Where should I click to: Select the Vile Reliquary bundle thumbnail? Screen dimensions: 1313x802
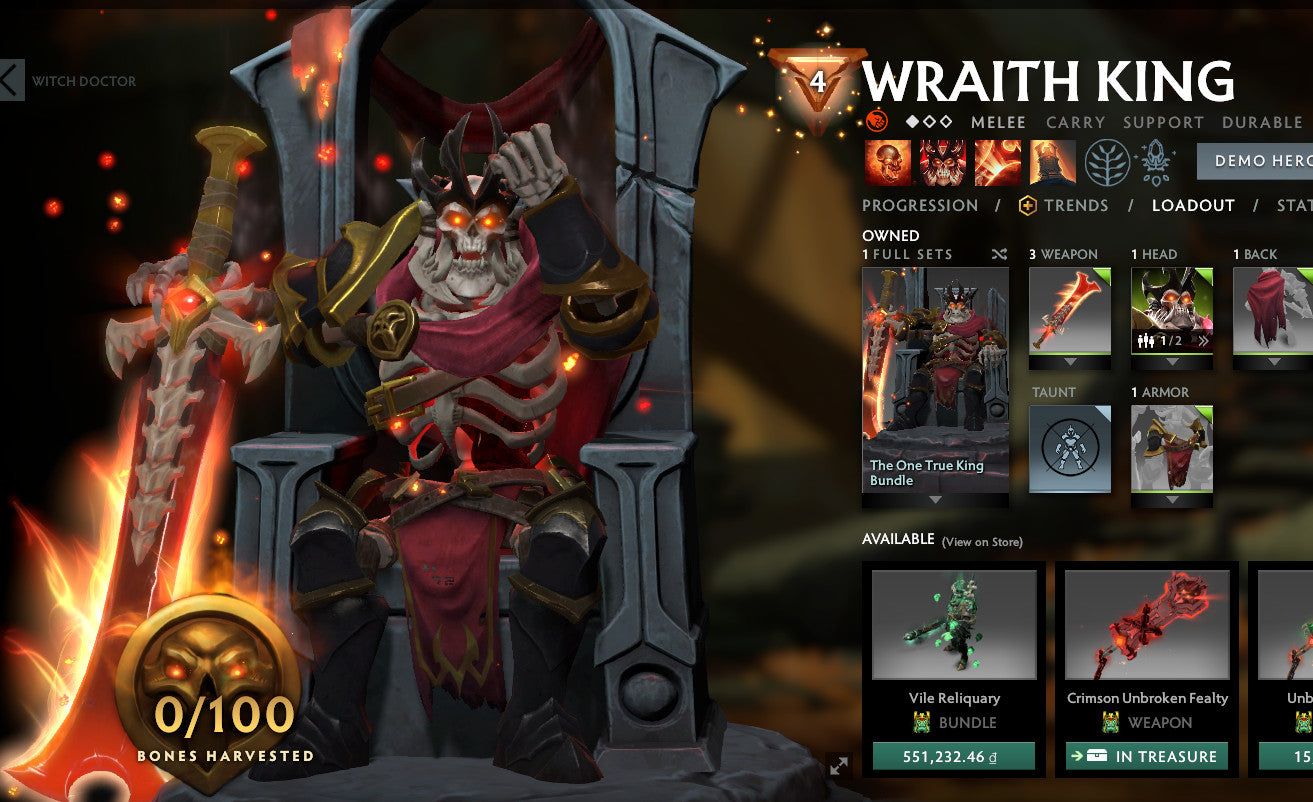click(x=951, y=624)
